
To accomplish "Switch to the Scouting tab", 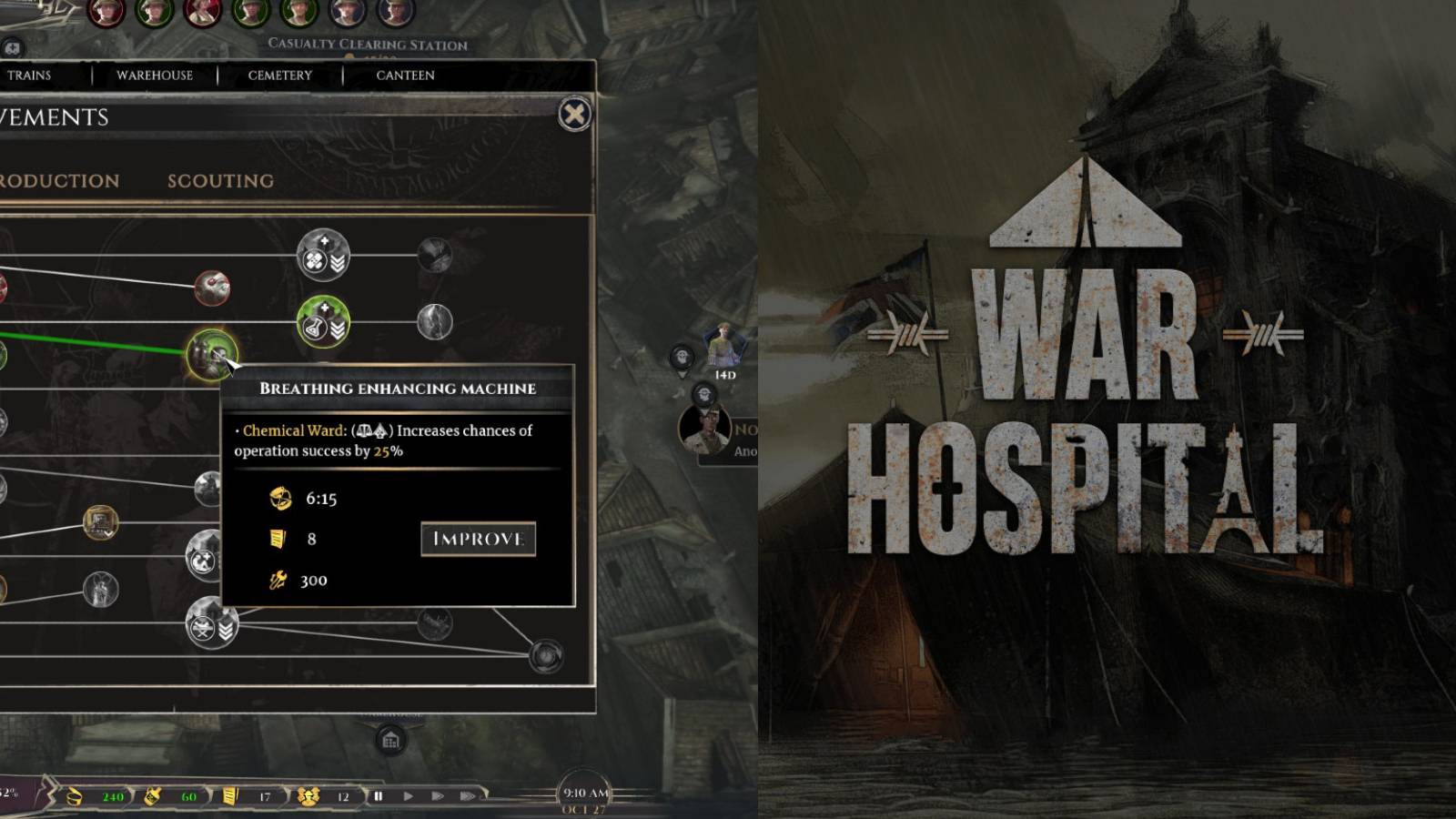I will coord(223,180).
